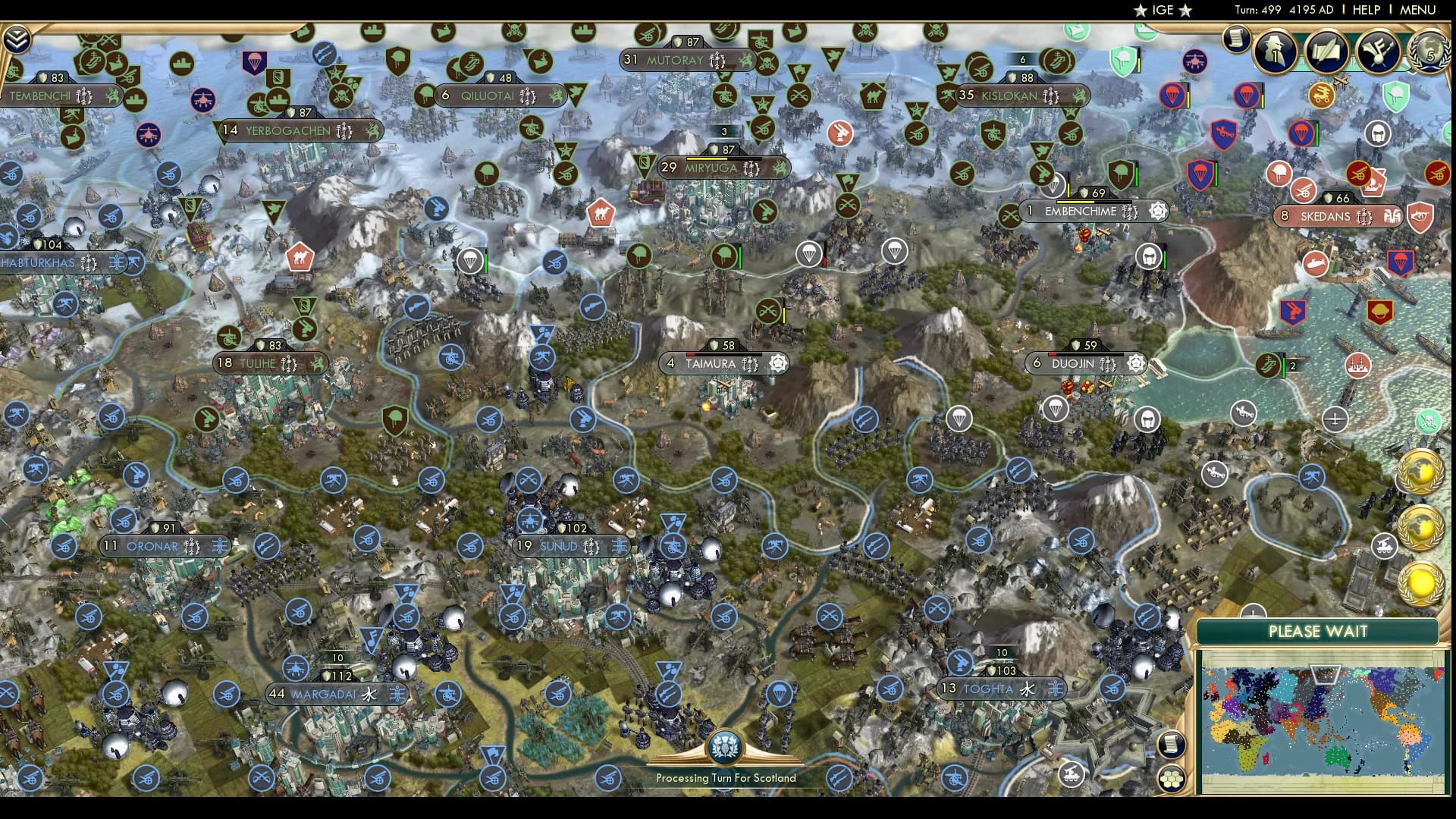Open the Espionage overview spy icon
Viewport: 1456px width, 819px height.
(x=1274, y=52)
